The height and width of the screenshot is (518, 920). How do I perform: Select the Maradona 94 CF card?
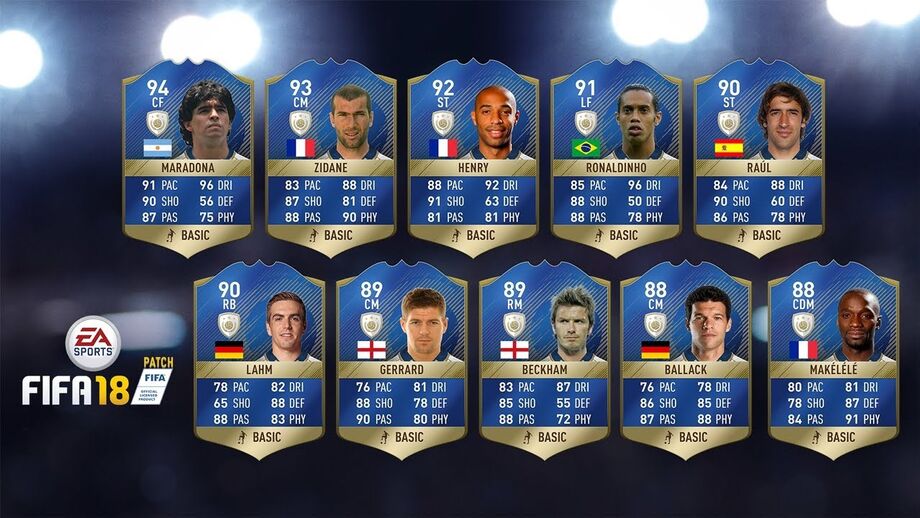pyautogui.click(x=187, y=155)
